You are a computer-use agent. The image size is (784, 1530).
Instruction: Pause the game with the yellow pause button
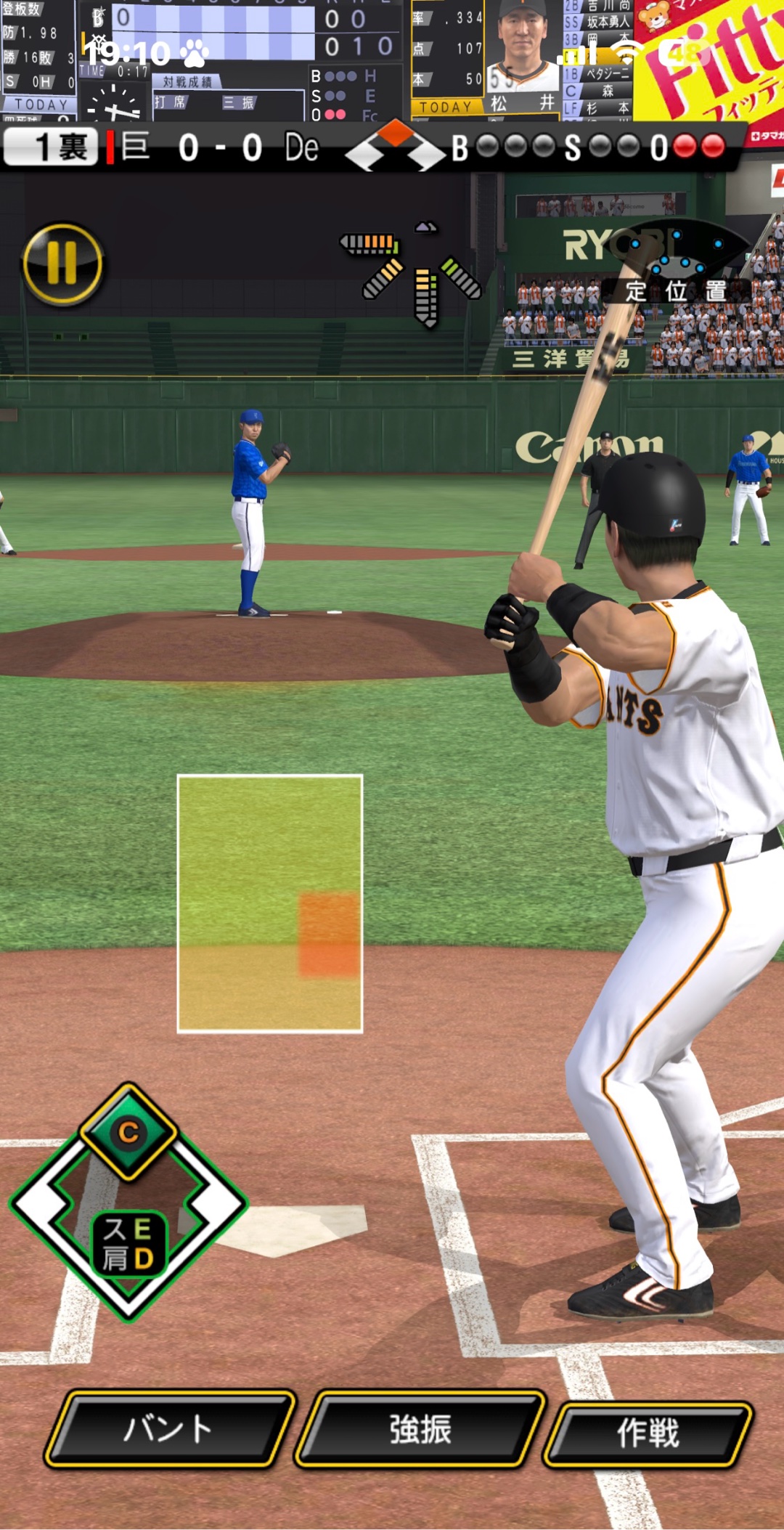click(x=62, y=263)
